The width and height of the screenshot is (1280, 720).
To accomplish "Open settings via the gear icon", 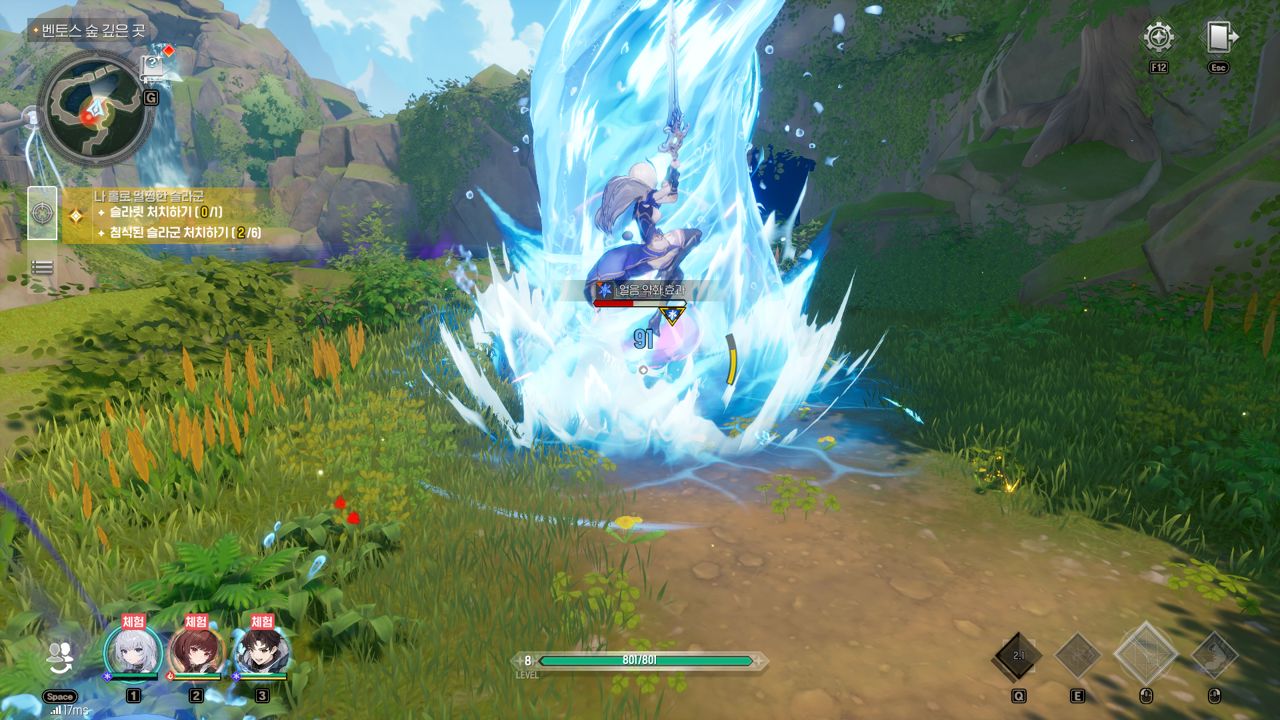I will point(1159,38).
